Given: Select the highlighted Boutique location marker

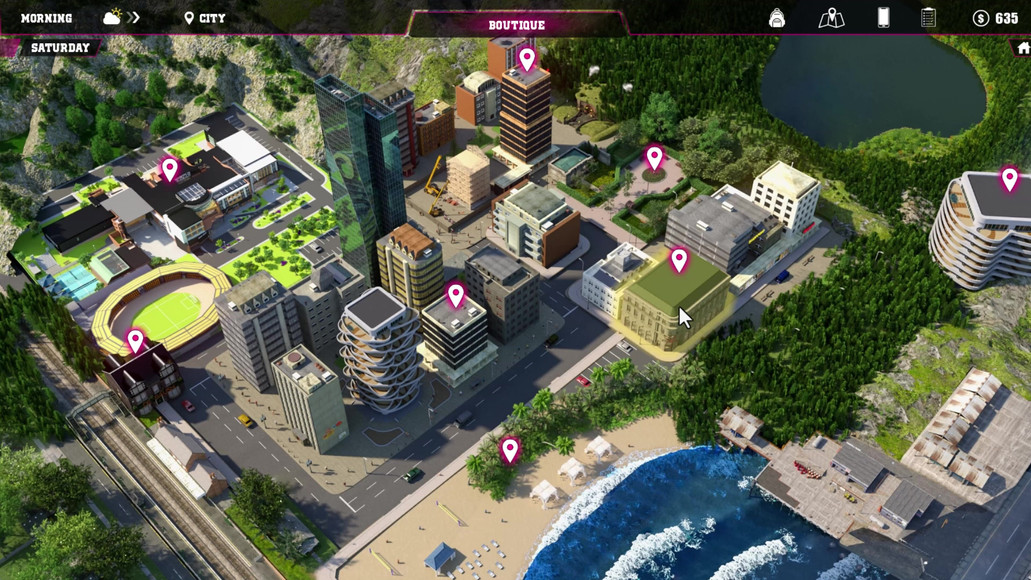Looking at the screenshot, I should (679, 260).
